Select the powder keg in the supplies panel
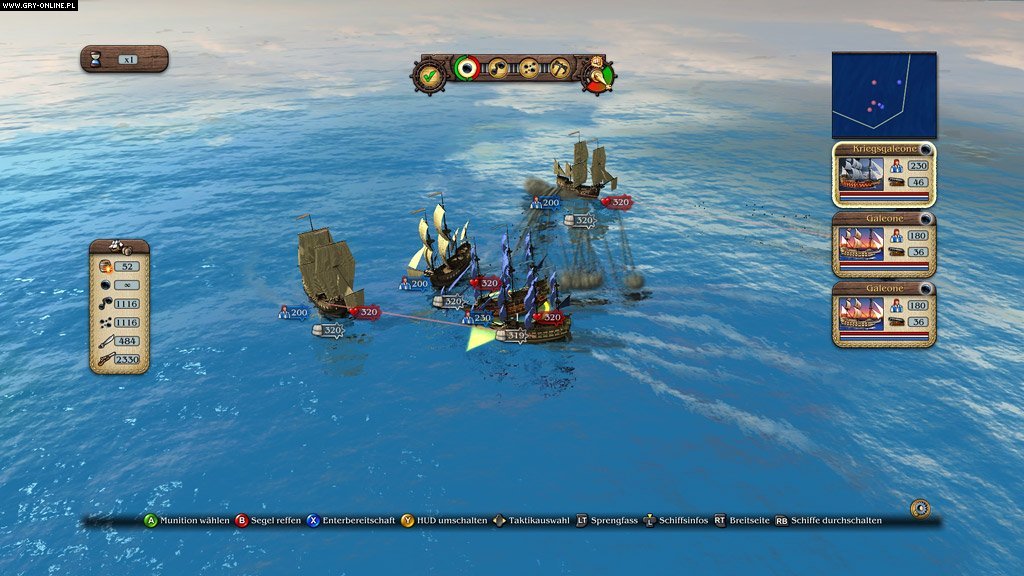1024x576 pixels. (105, 266)
